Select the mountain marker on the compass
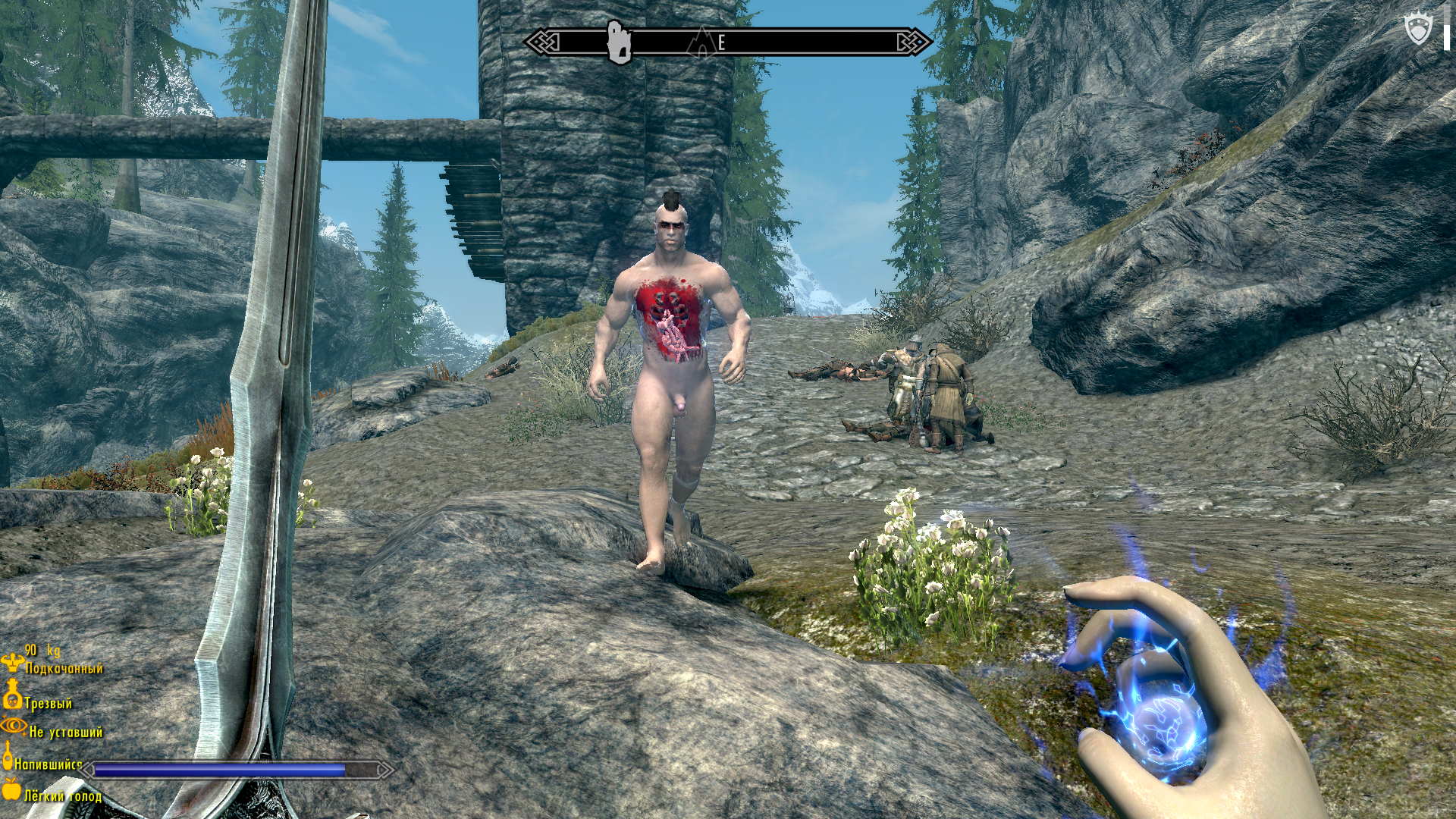Image resolution: width=1456 pixels, height=819 pixels. 701,42
